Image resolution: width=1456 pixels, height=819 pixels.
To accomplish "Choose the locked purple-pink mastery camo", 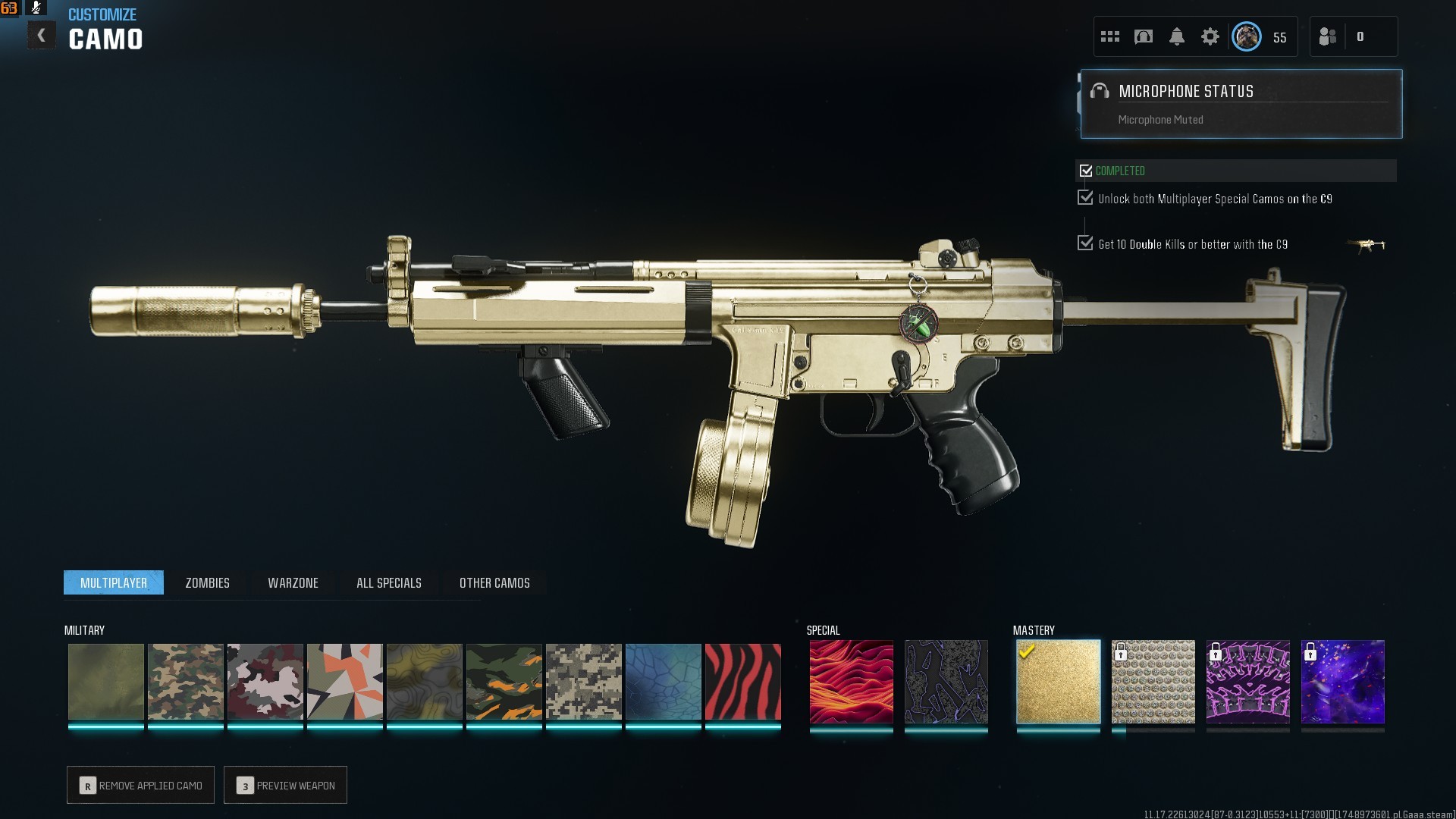I will point(1247,682).
